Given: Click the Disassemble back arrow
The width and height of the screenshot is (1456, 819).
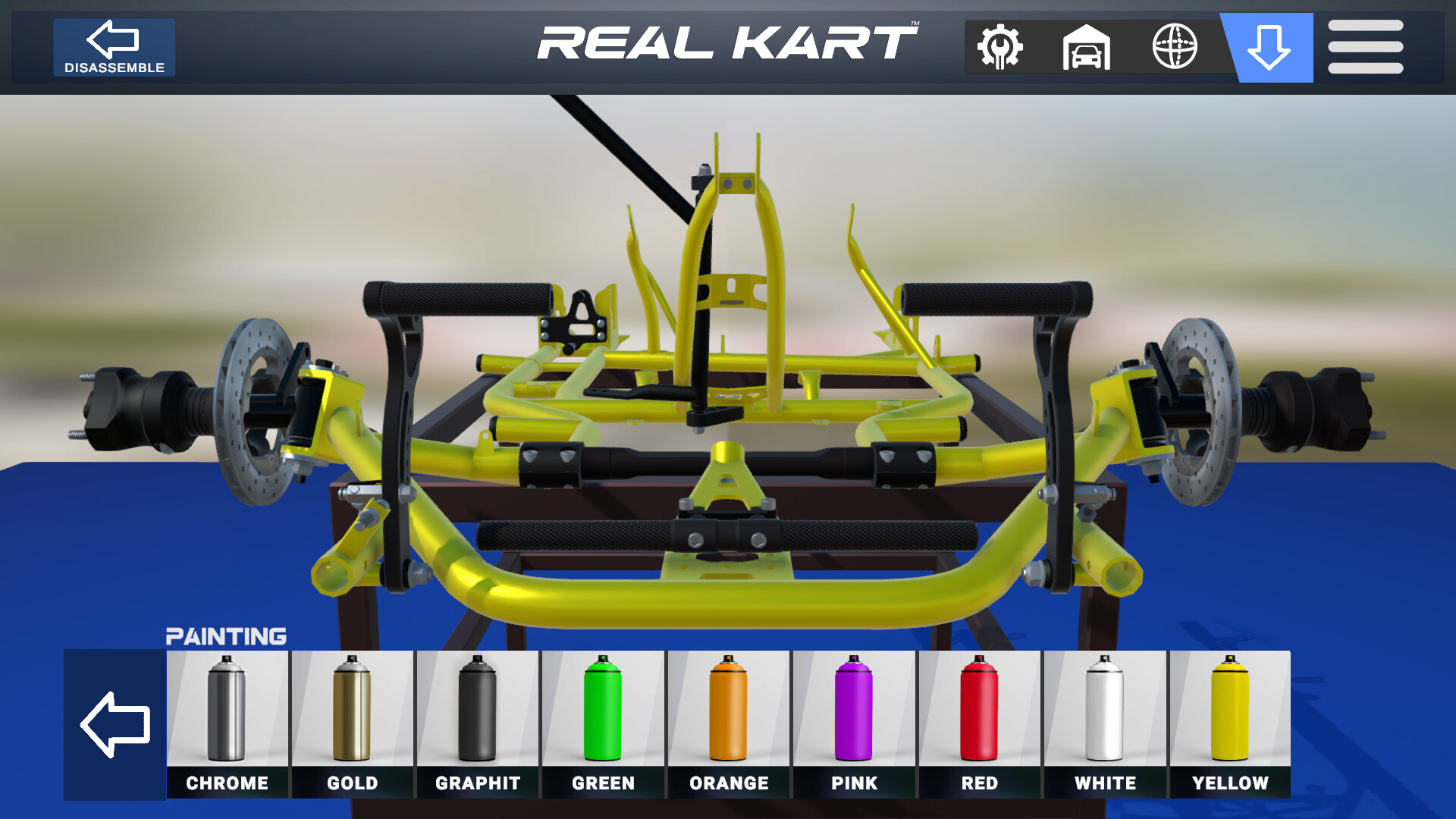Looking at the screenshot, I should click(x=114, y=38).
